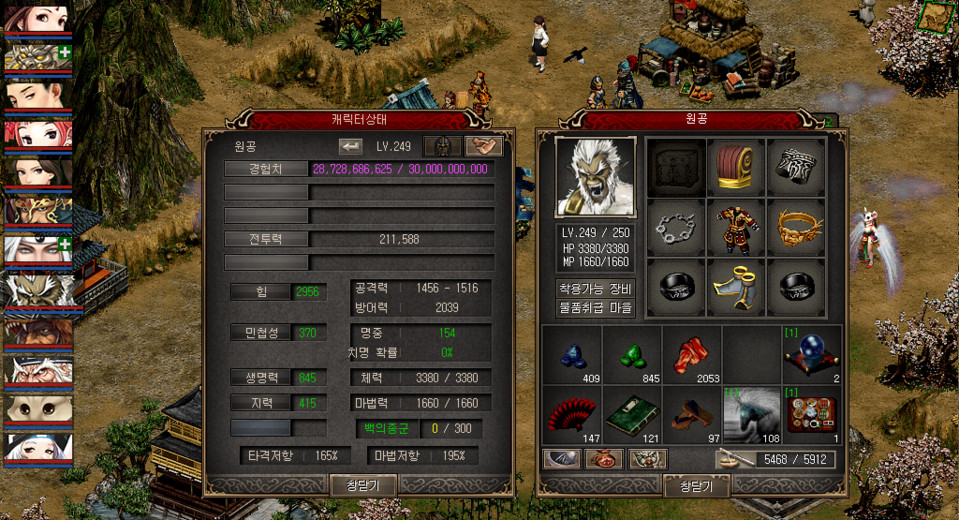
Task: Switch to the helmet icon tab
Action: (442, 146)
